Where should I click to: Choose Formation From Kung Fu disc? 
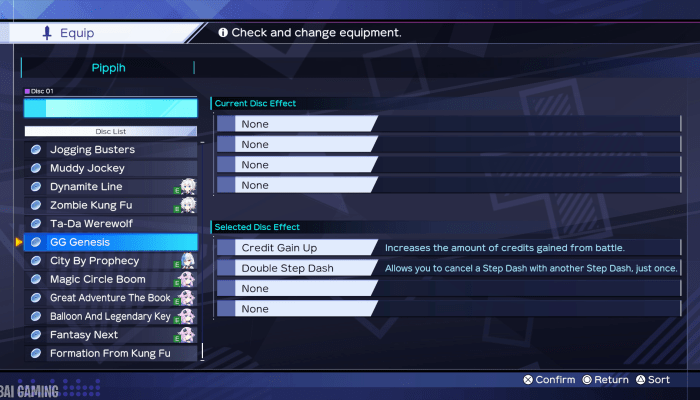[110, 353]
